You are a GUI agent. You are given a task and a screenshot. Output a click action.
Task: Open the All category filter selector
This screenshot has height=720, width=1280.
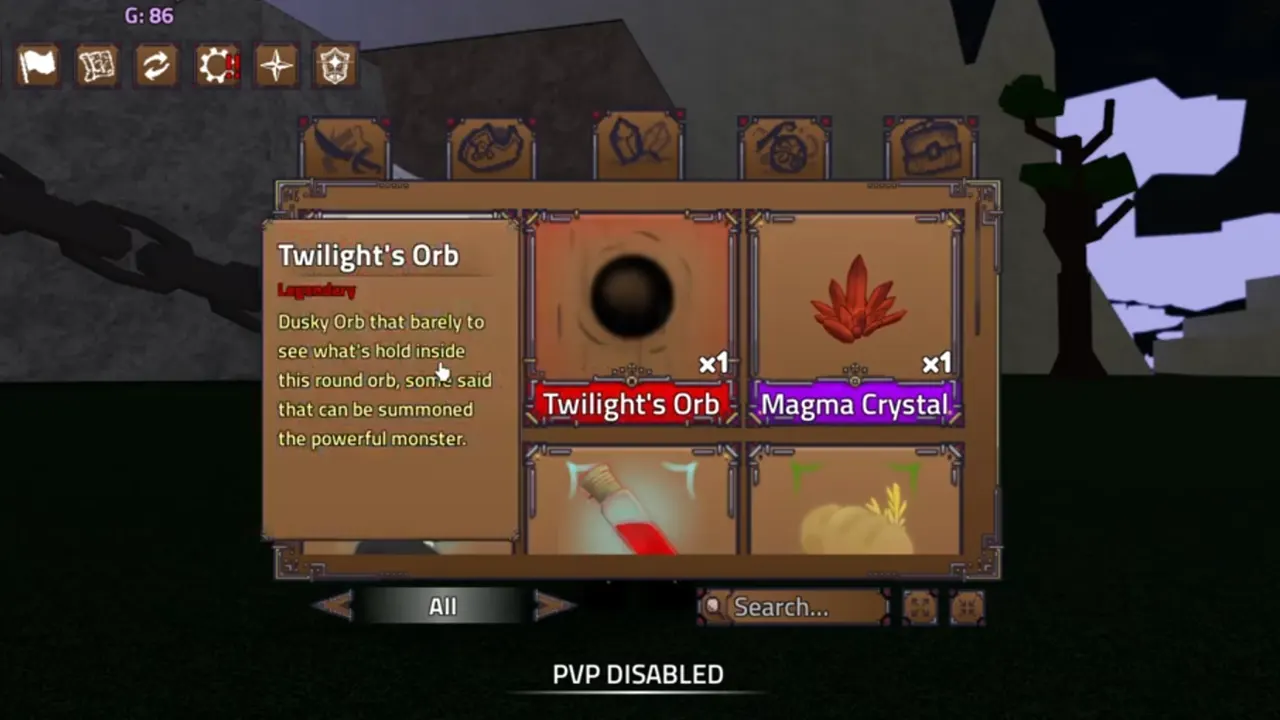[443, 606]
